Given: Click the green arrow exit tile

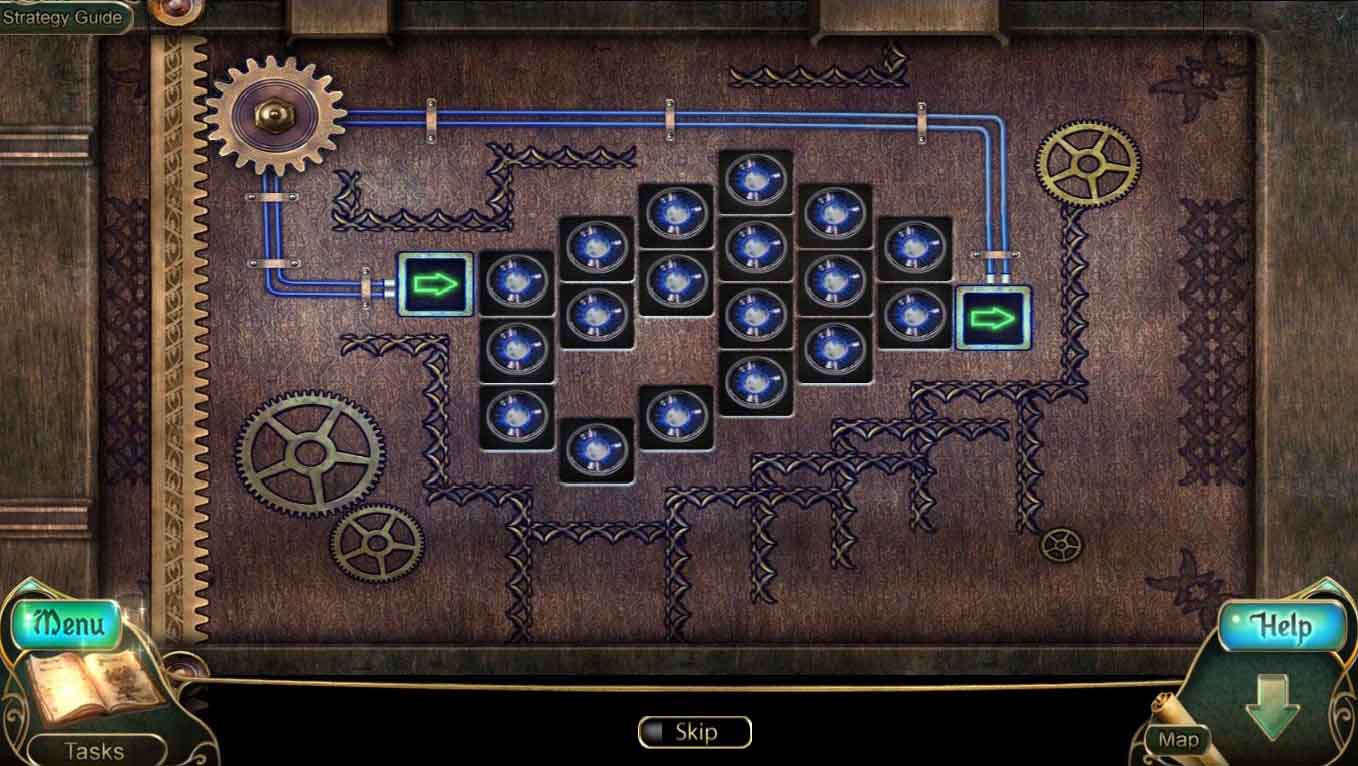Looking at the screenshot, I should (993, 319).
